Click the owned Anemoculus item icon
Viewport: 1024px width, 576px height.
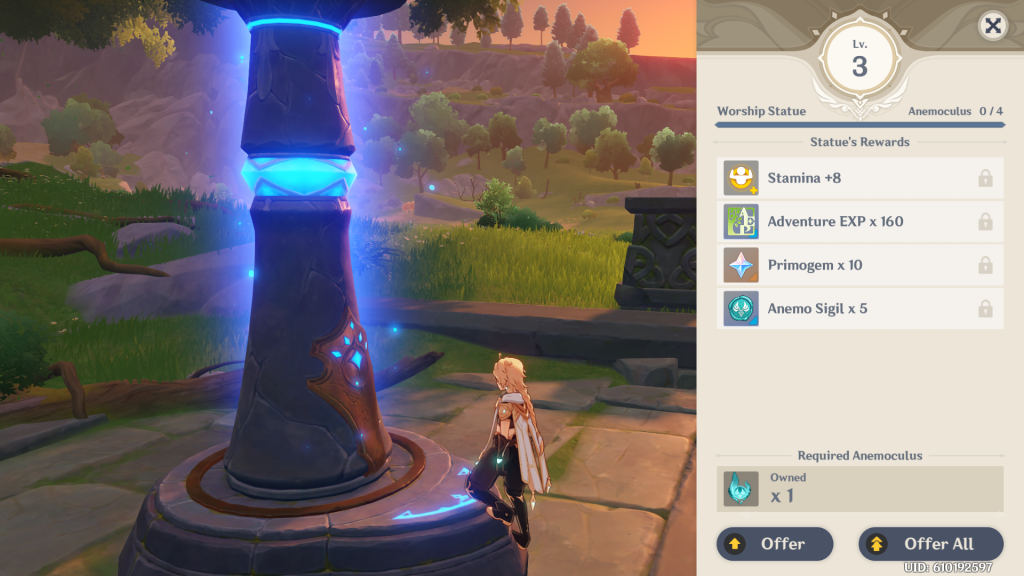click(741, 489)
